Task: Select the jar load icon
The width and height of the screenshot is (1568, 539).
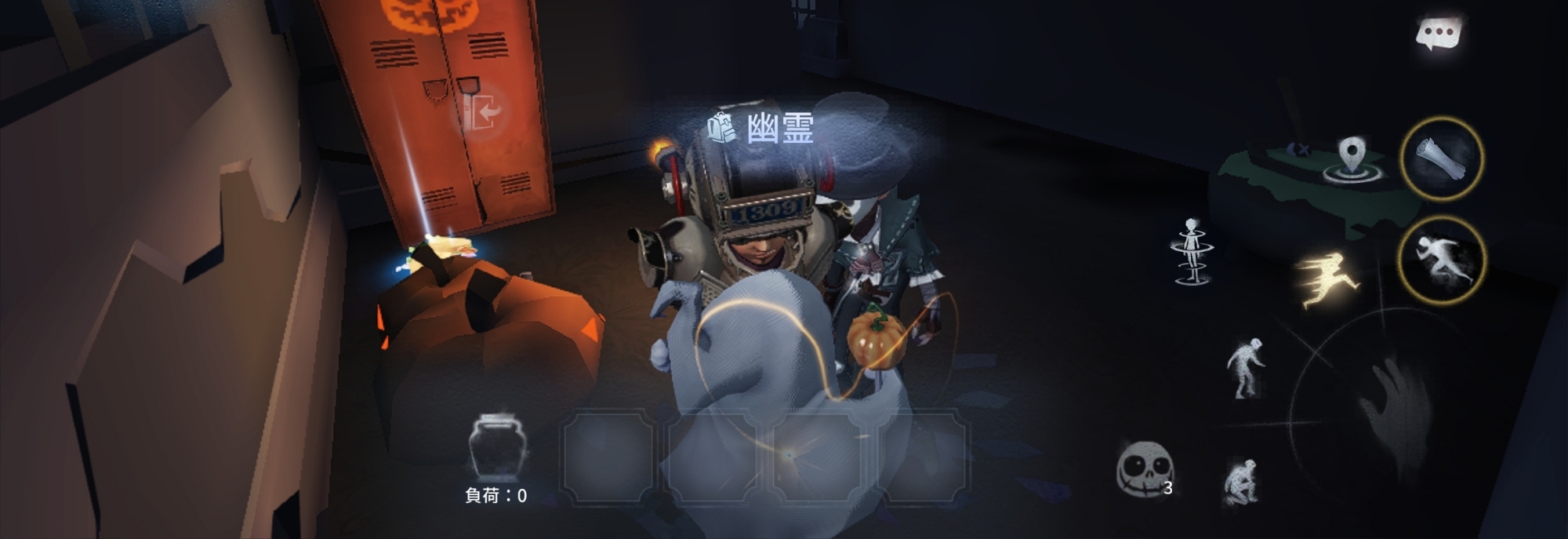Action: (496, 447)
